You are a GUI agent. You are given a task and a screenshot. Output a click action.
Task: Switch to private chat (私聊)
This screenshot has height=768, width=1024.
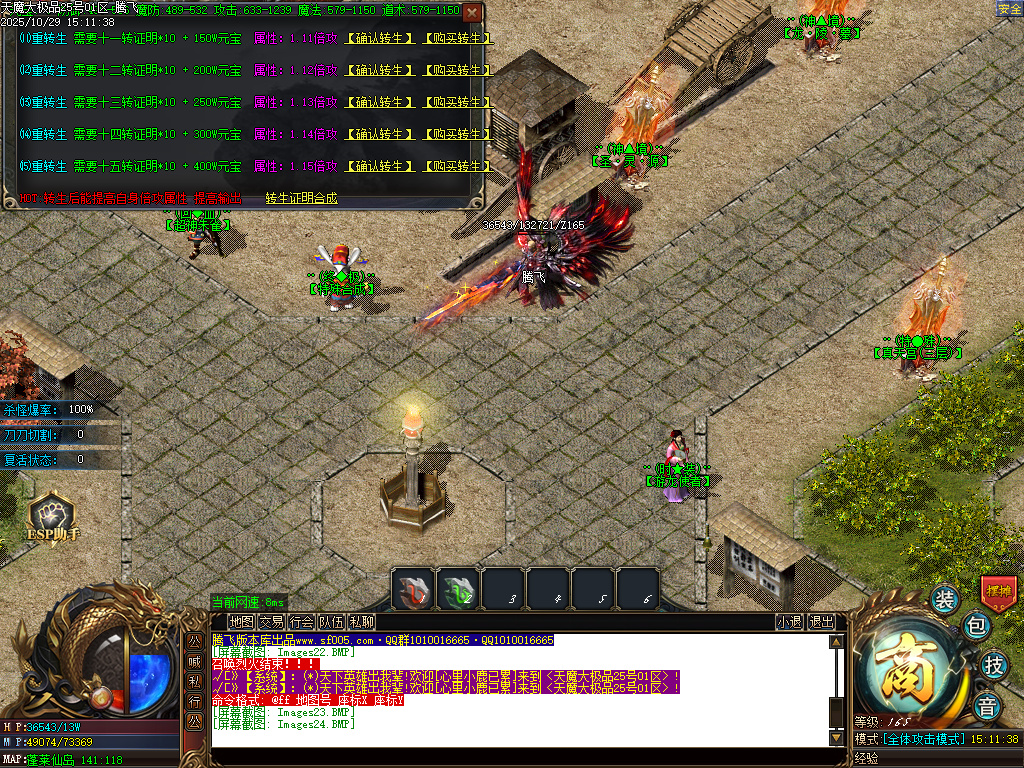(x=361, y=622)
